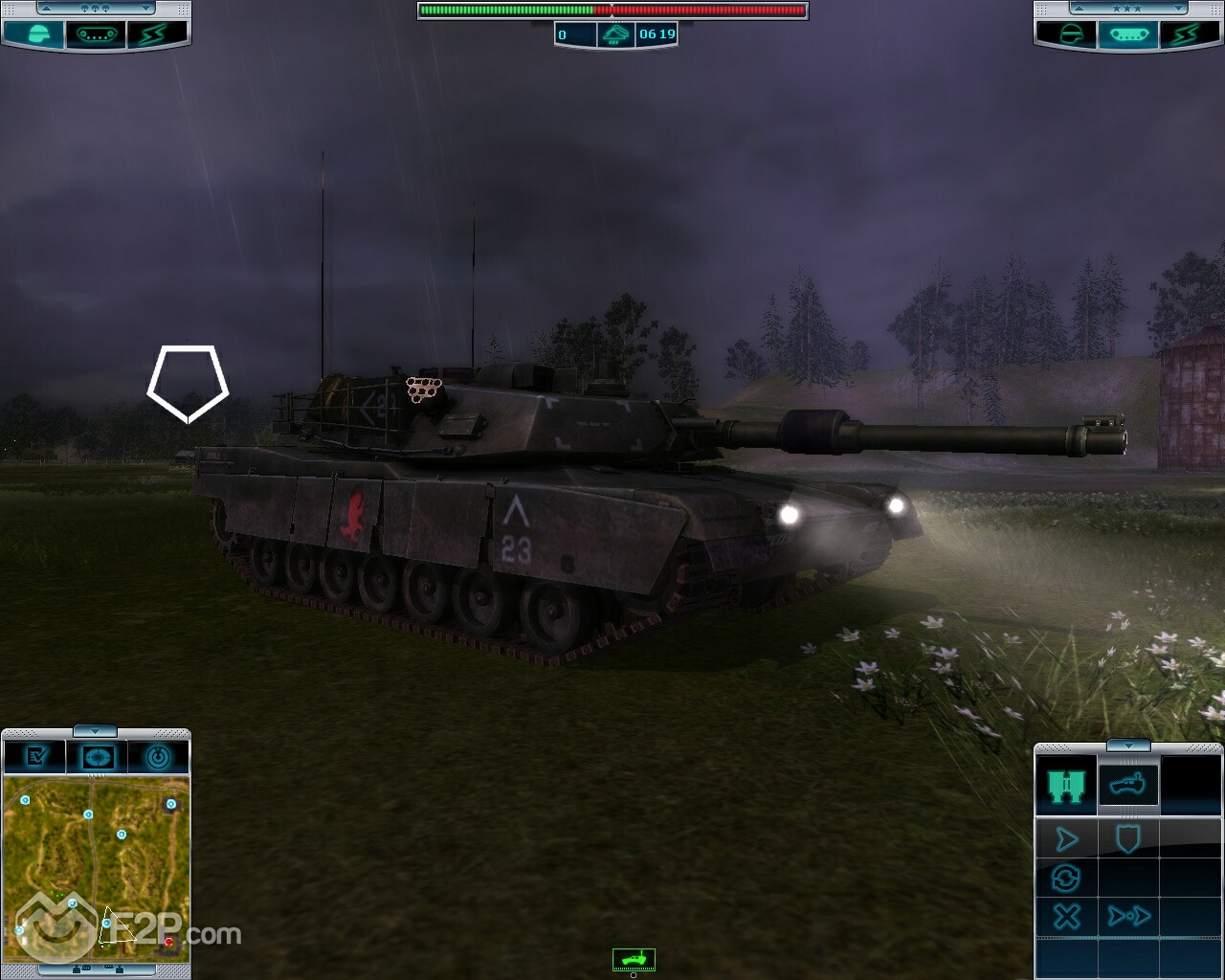Click the circular arrows rotate command
This screenshot has height=980, width=1225.
(x=1066, y=878)
